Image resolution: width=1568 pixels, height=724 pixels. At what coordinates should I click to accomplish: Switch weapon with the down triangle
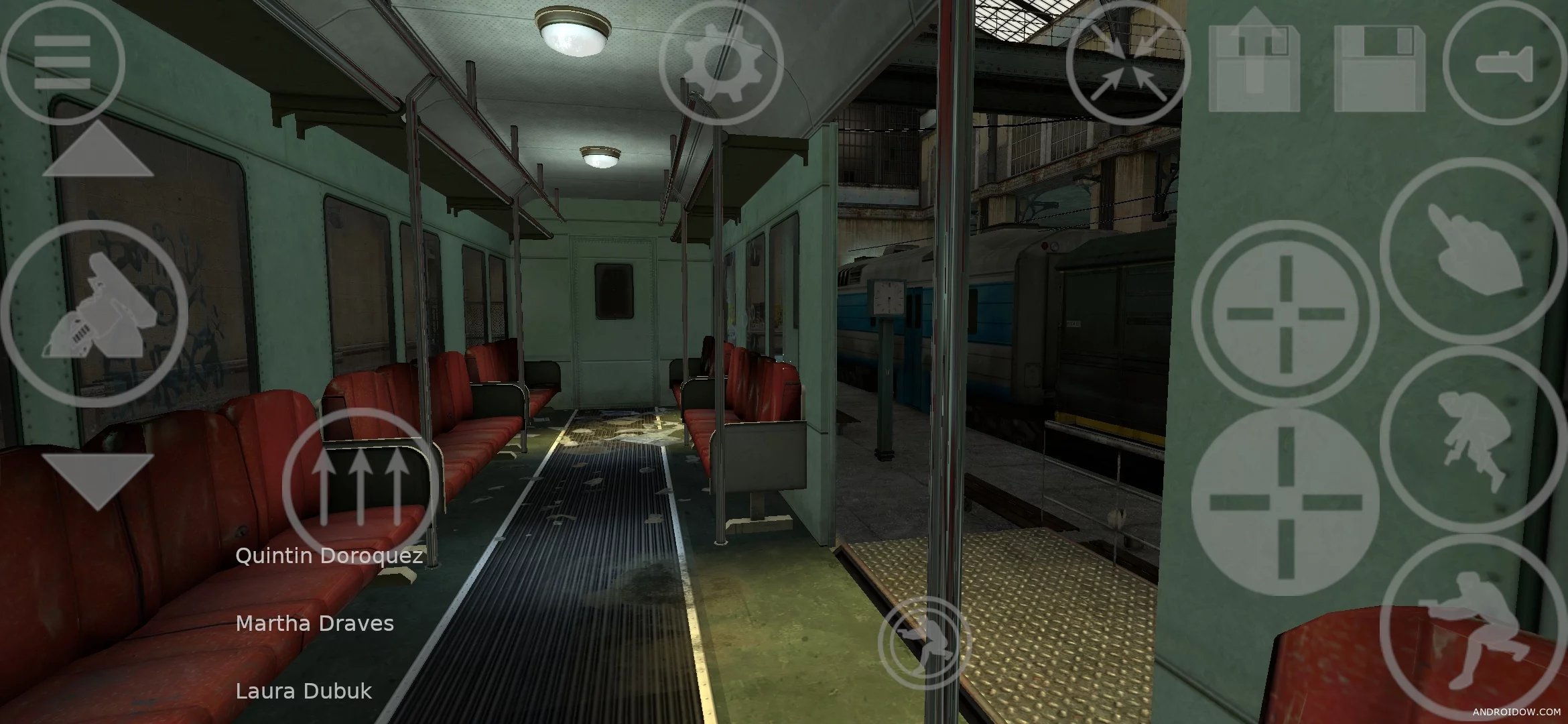(x=98, y=480)
